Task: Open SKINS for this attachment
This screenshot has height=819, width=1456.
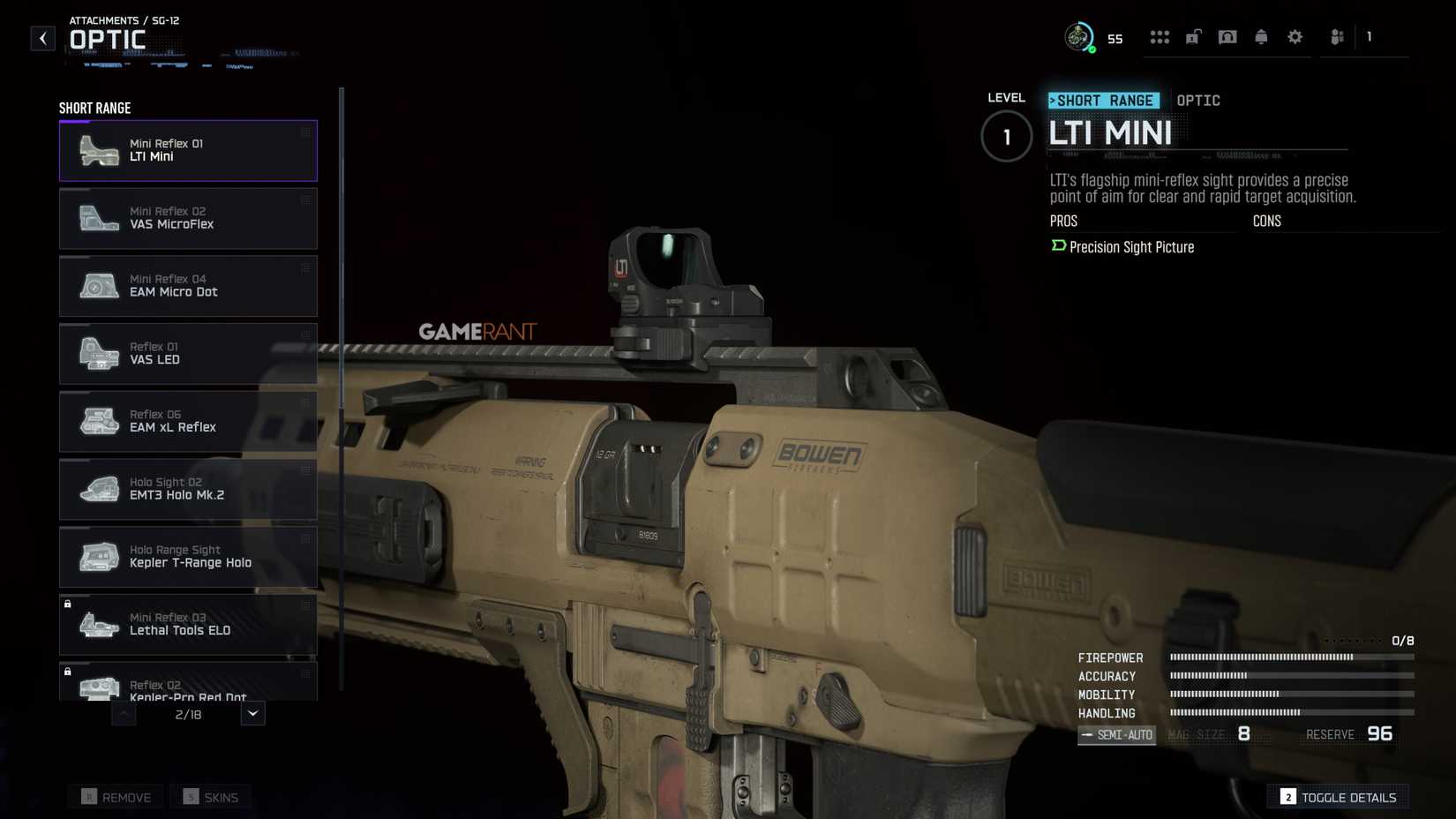Action: (211, 796)
